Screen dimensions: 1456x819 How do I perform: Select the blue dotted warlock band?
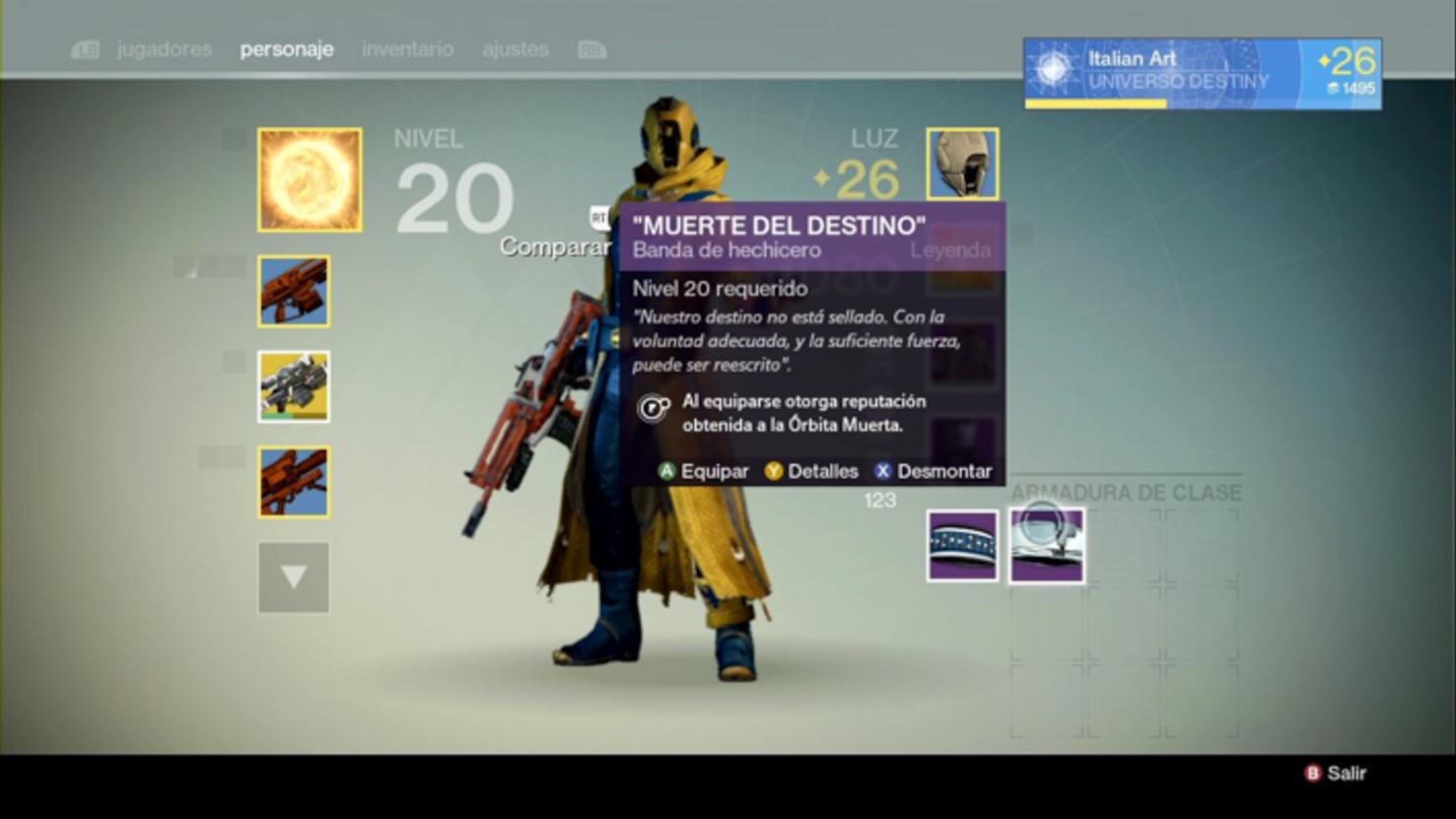click(962, 545)
